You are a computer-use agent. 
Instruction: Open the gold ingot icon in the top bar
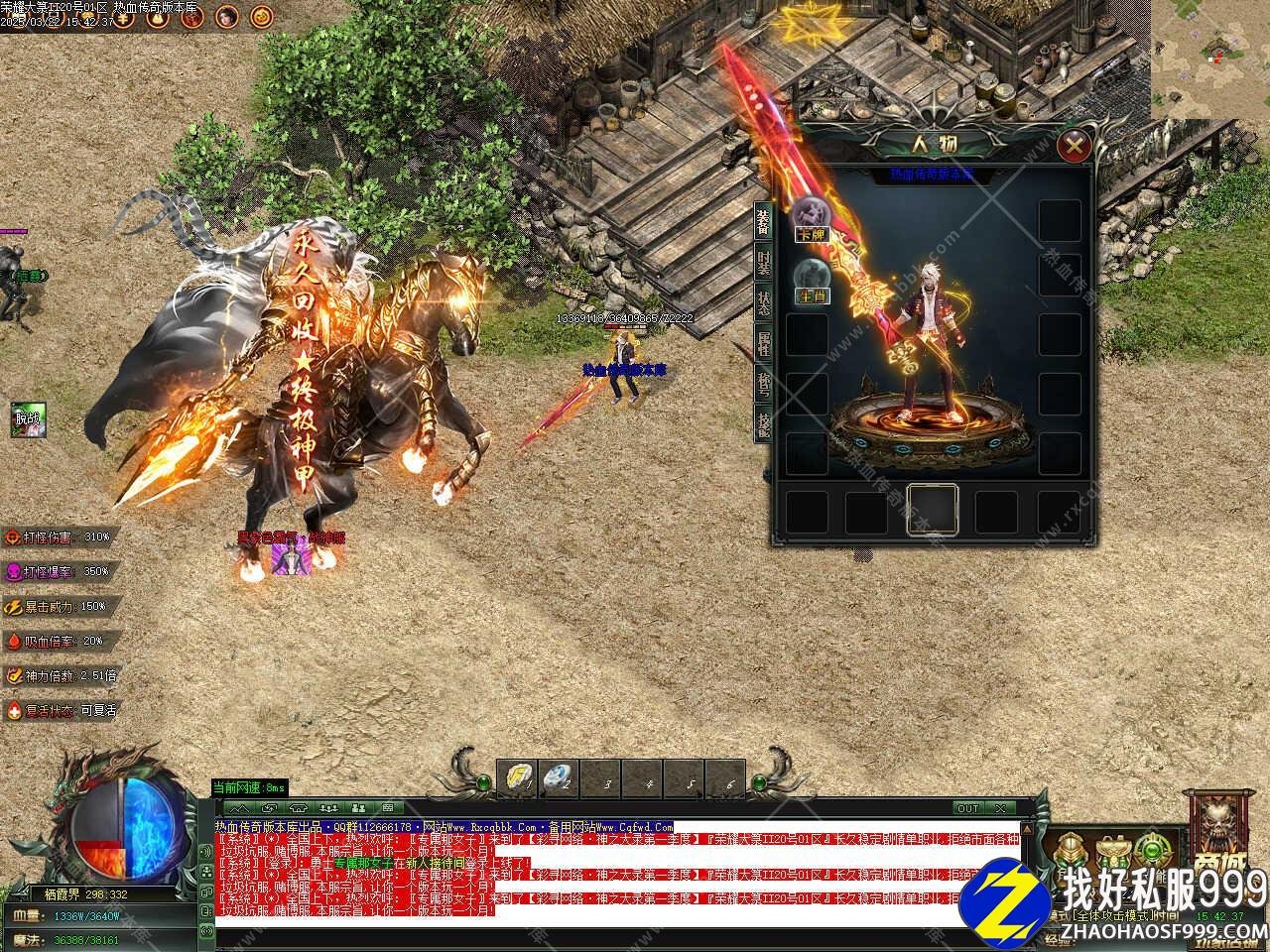(x=157, y=16)
